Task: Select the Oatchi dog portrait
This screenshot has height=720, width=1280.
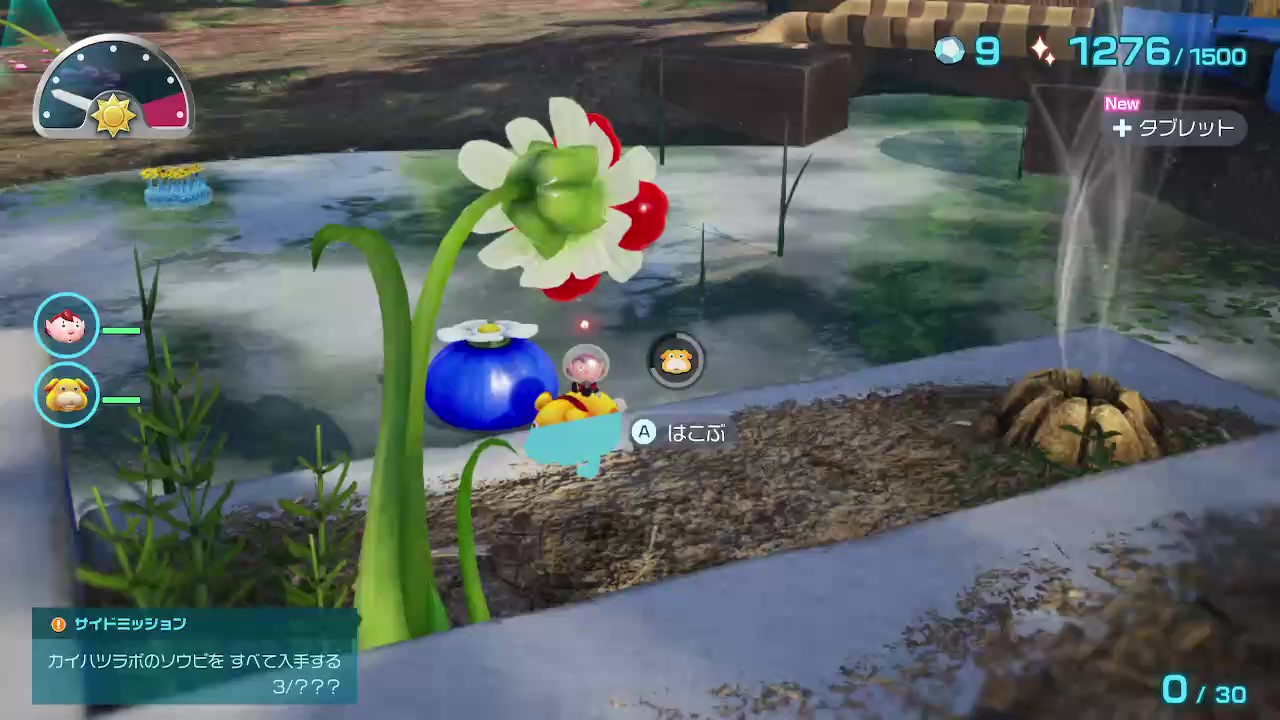Action: 67,395
